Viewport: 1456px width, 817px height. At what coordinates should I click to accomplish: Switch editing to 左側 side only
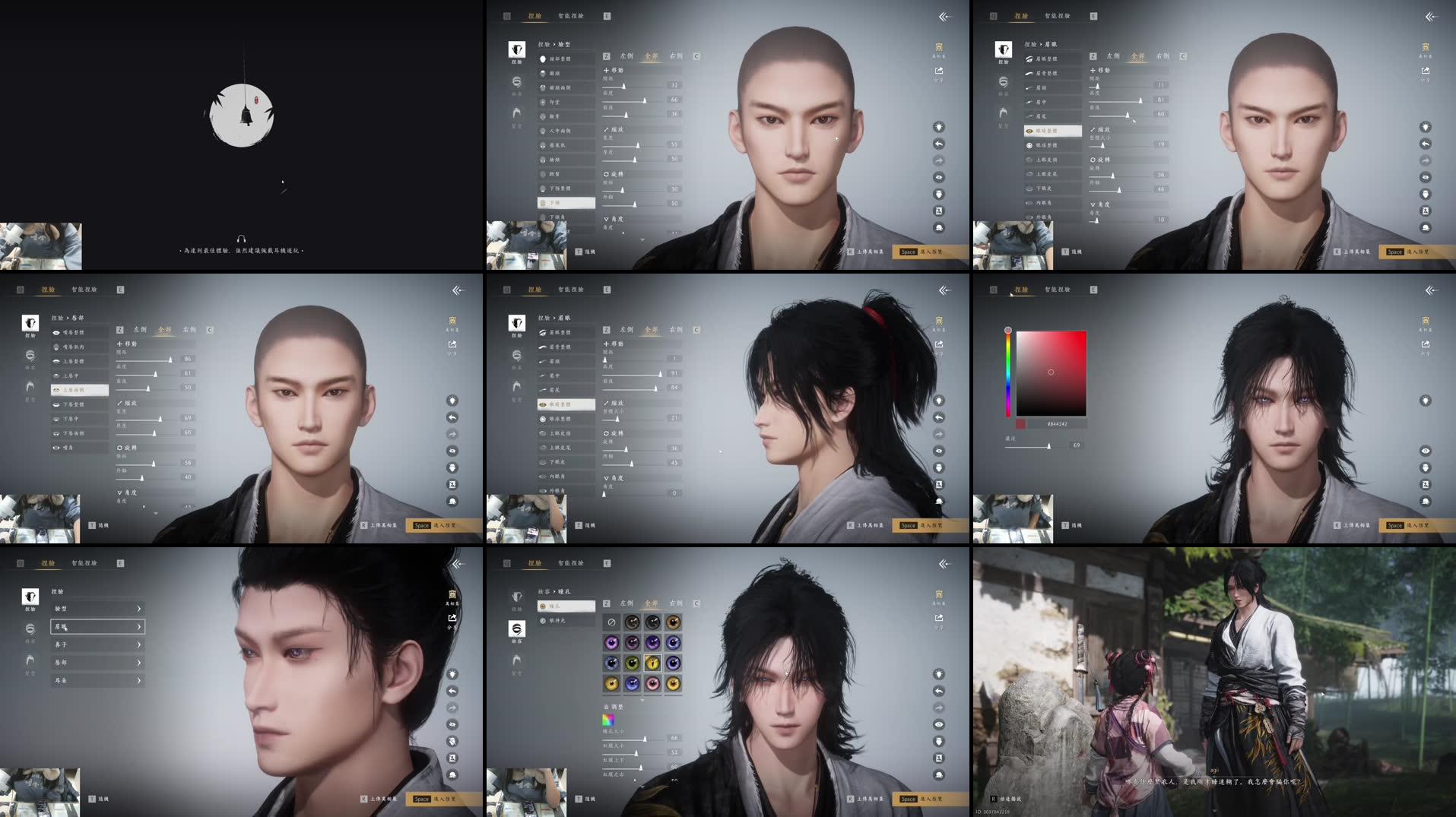626,55
